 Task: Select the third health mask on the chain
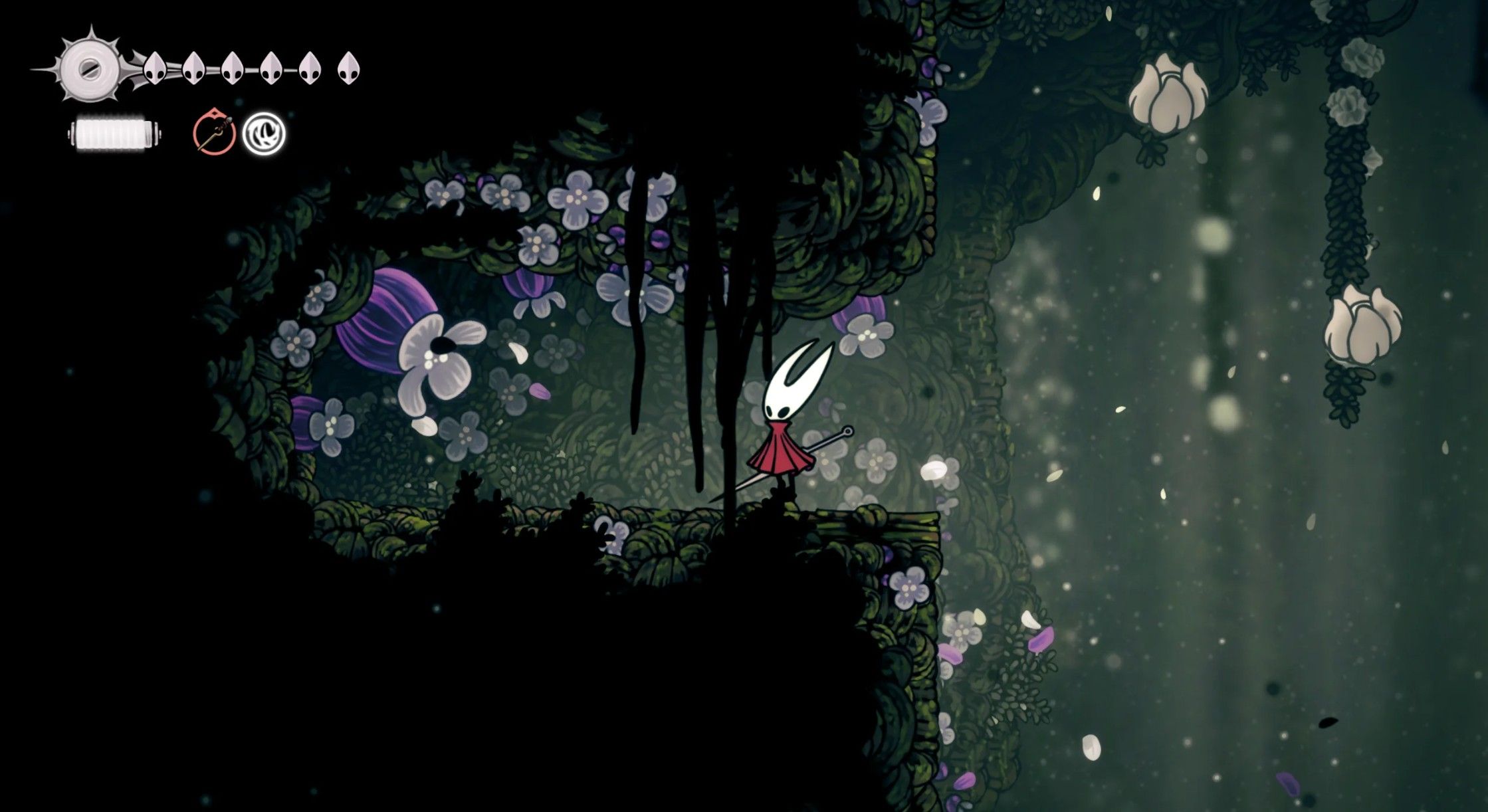(233, 68)
